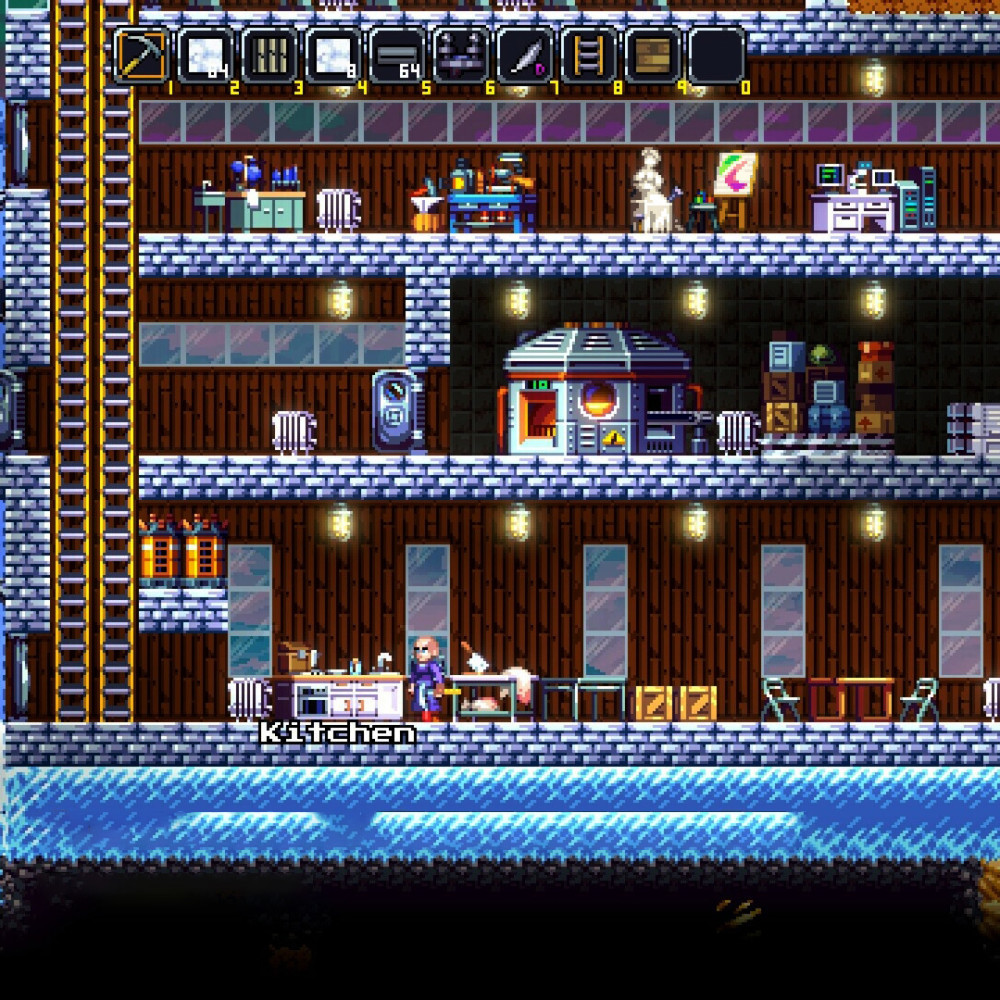Select the purple machine hotbar slot
This screenshot has height=1000, width=1000.
[461, 55]
